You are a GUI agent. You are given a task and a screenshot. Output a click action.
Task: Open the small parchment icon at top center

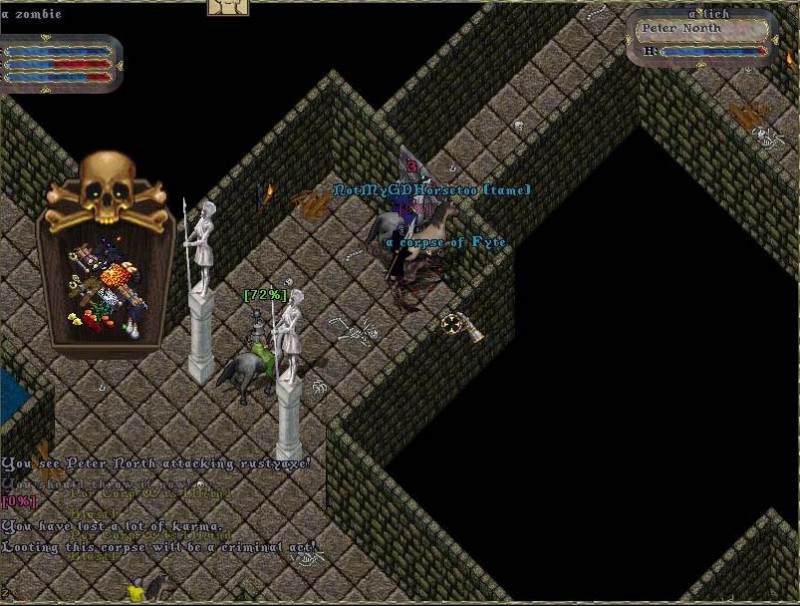[x=227, y=7]
